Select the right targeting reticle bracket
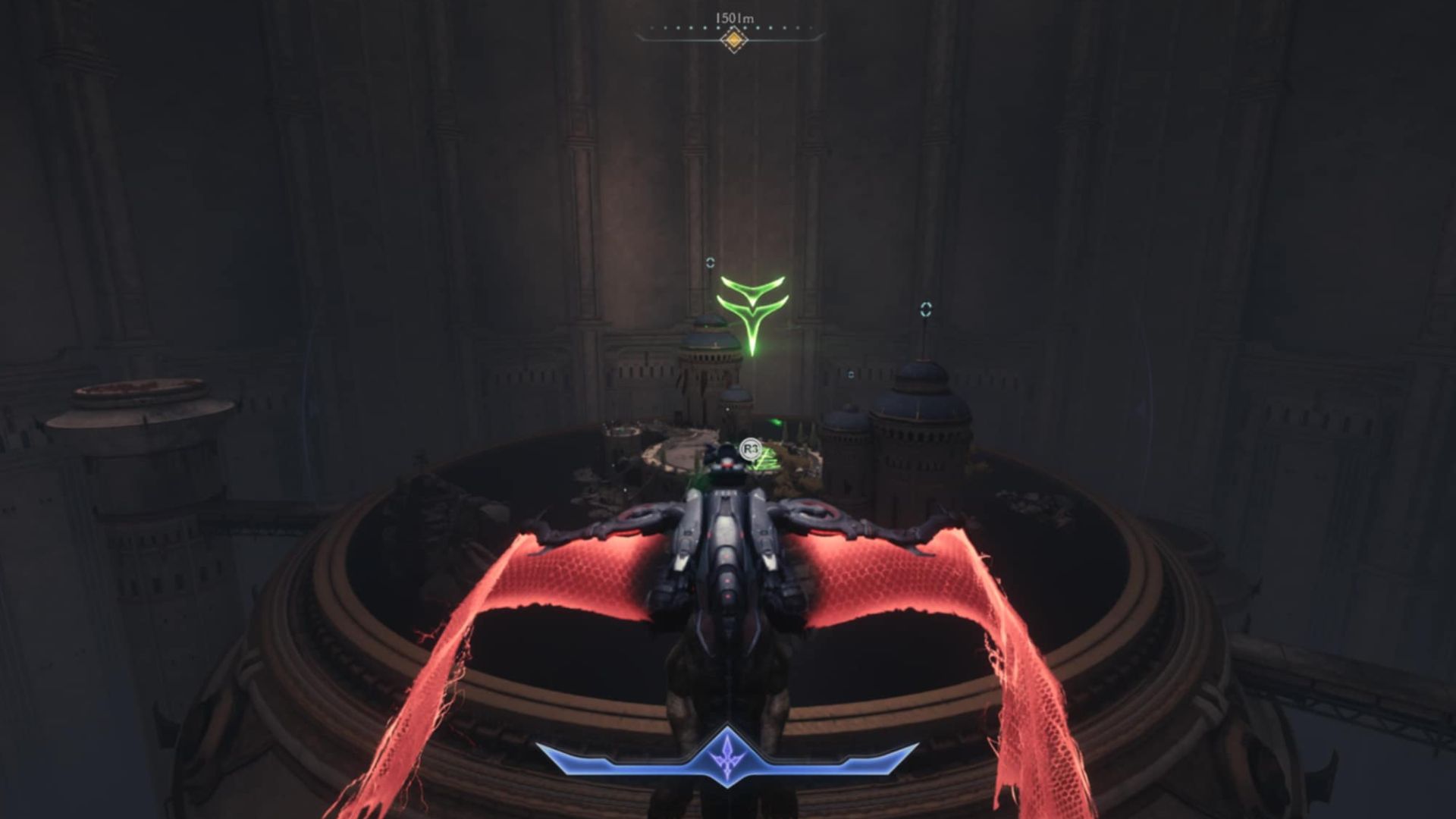 click(927, 308)
